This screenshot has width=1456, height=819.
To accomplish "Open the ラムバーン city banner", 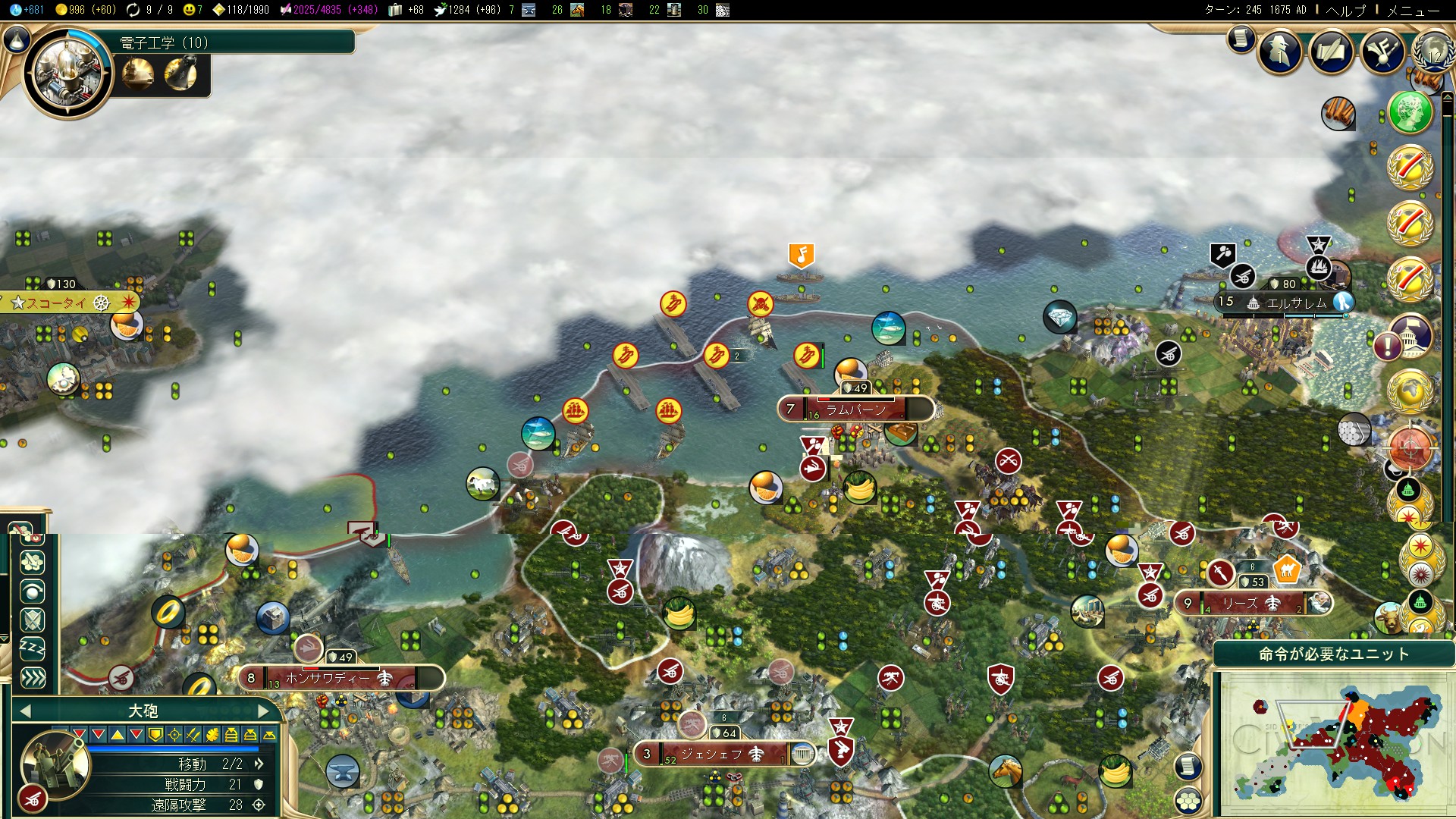I will click(855, 409).
